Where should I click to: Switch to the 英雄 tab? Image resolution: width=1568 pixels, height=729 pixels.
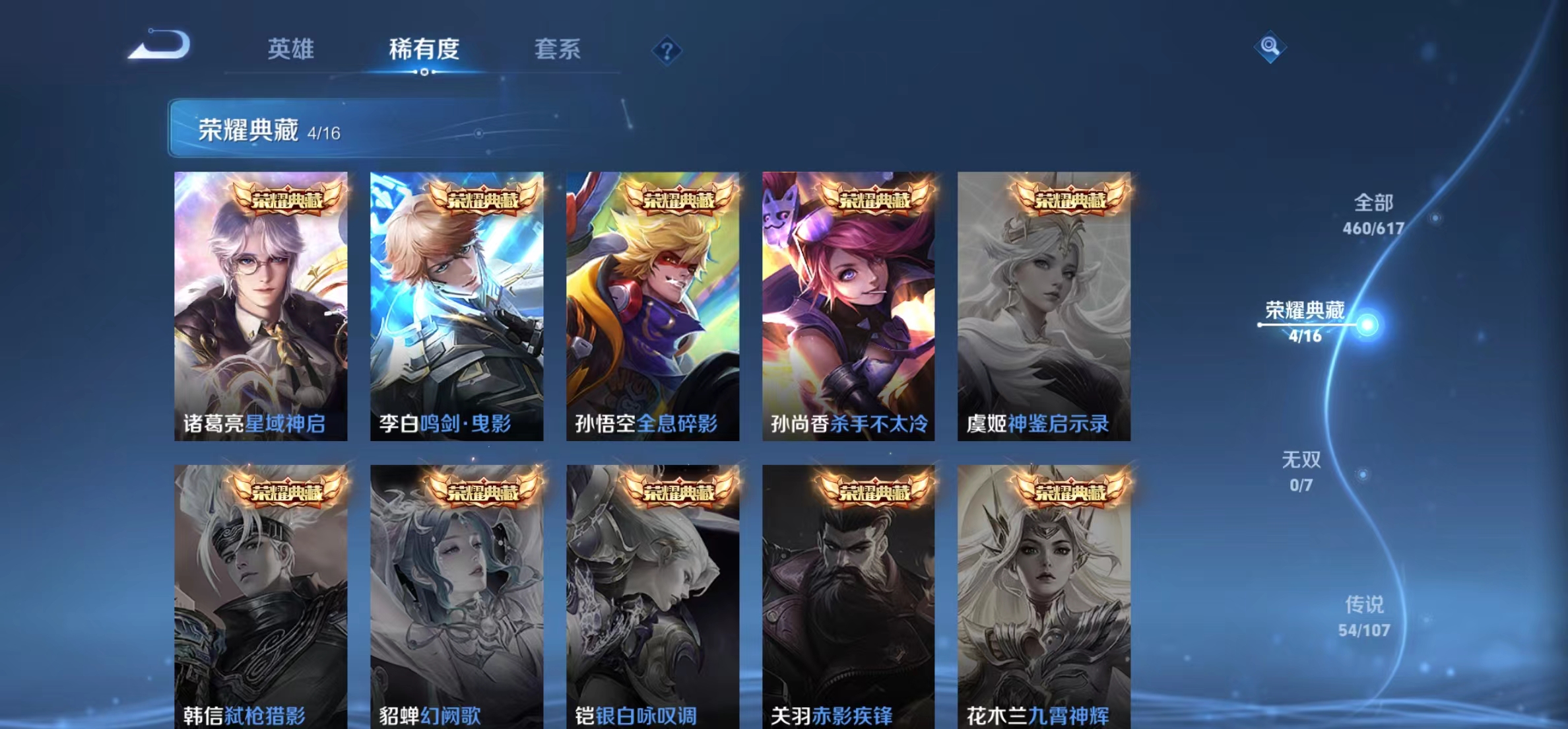(x=291, y=50)
